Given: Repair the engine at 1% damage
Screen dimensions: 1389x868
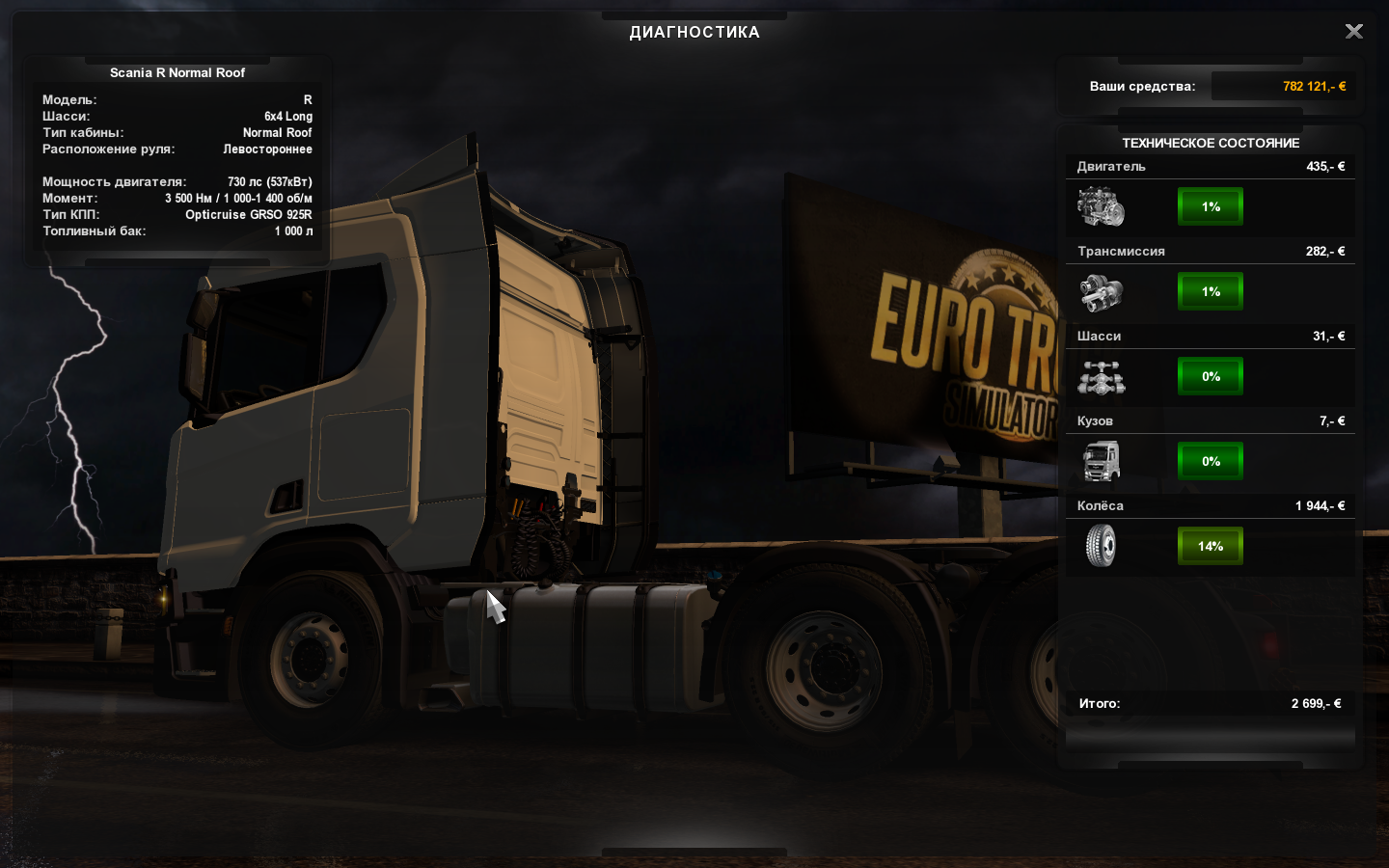Looking at the screenshot, I should click(1211, 206).
